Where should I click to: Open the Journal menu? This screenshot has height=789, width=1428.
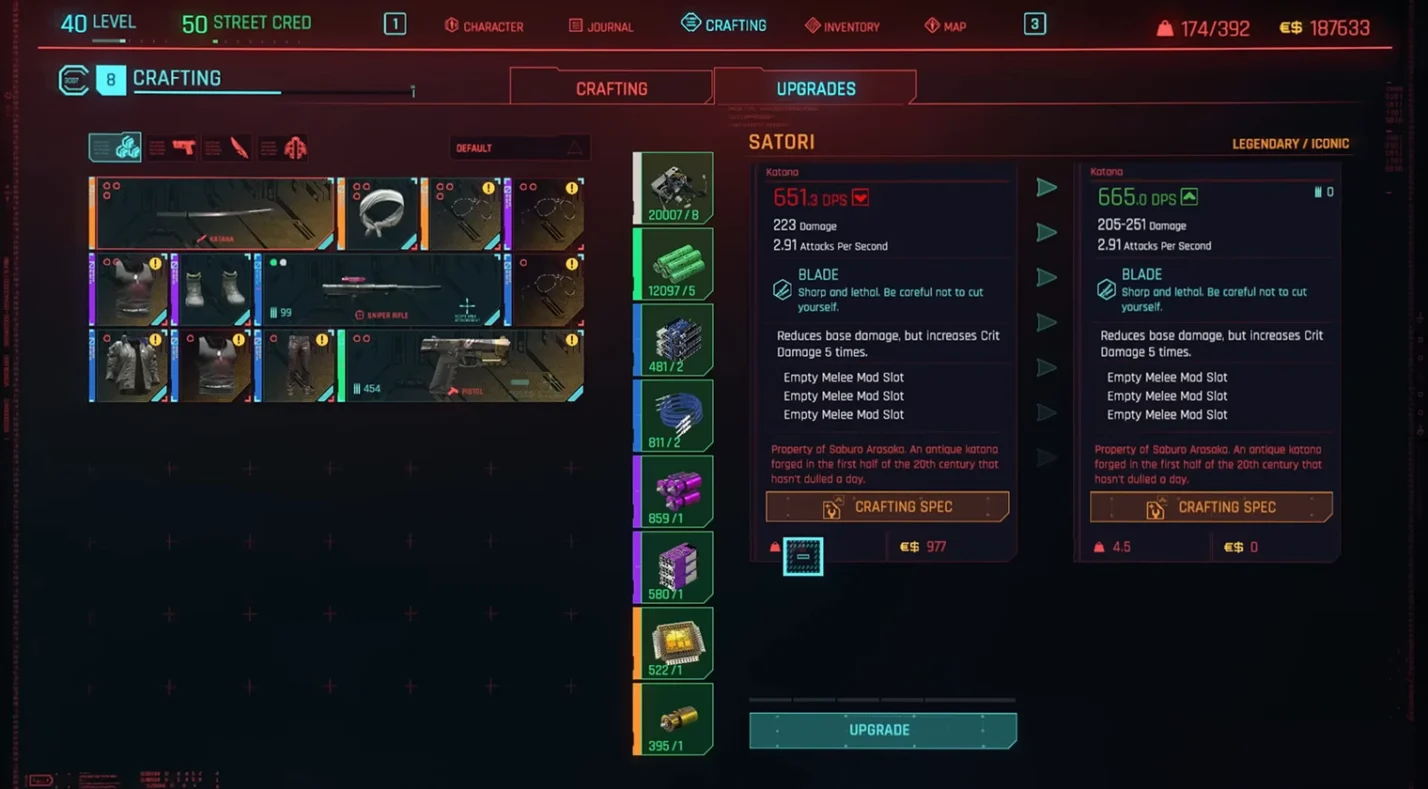pyautogui.click(x=601, y=26)
